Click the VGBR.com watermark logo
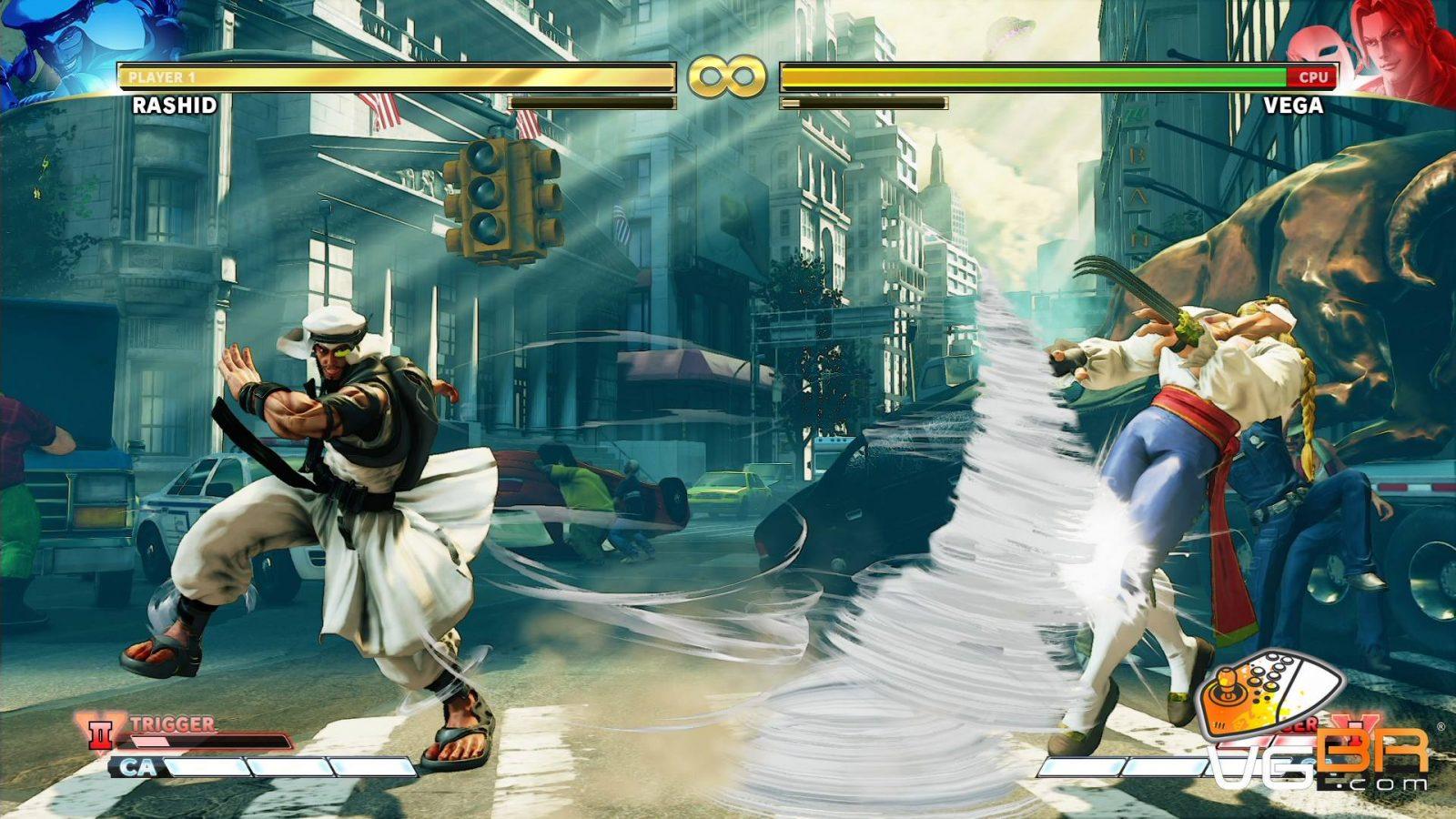This screenshot has height=819, width=1456. [x=1319, y=728]
